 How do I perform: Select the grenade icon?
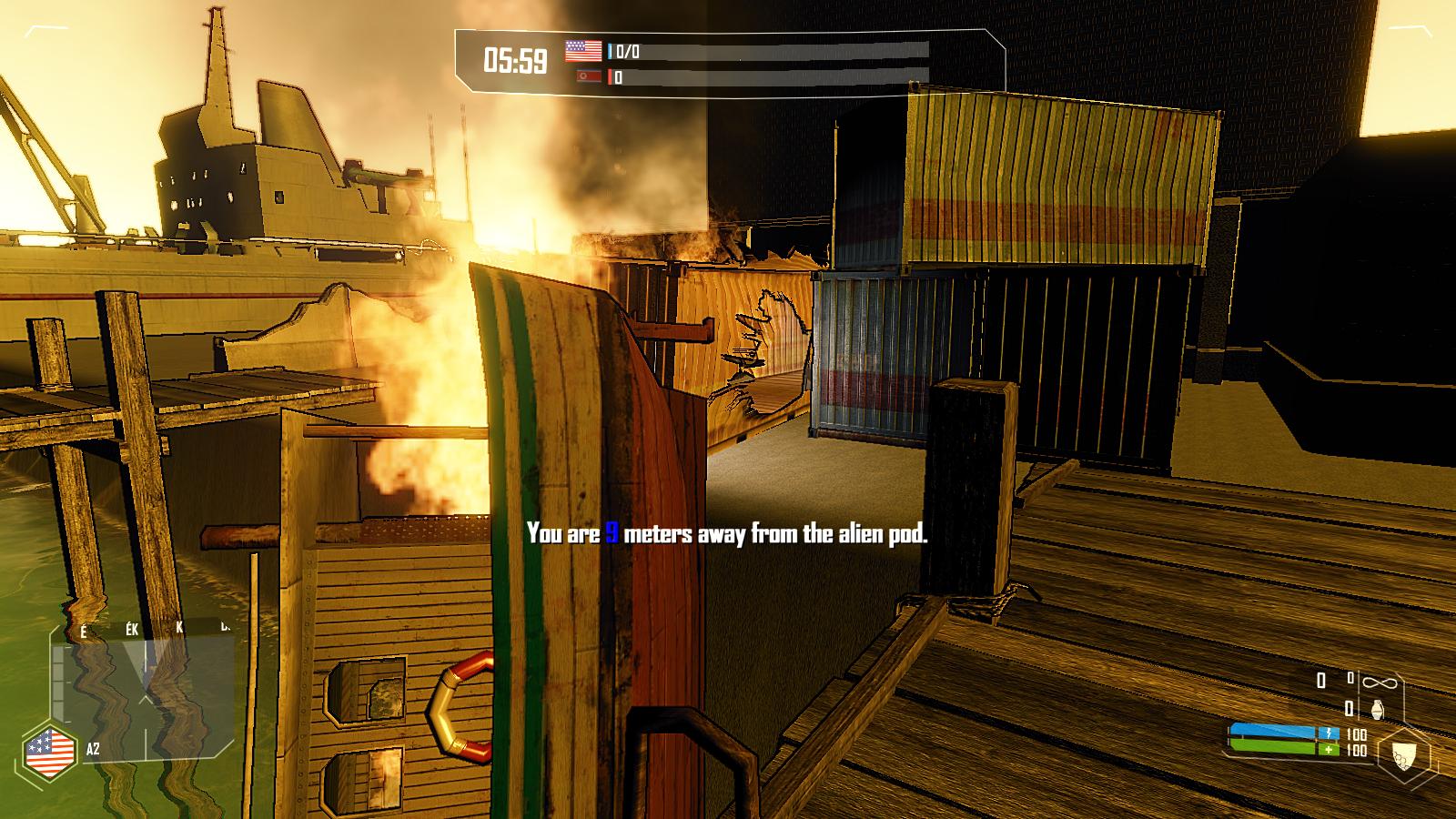coord(1375,709)
